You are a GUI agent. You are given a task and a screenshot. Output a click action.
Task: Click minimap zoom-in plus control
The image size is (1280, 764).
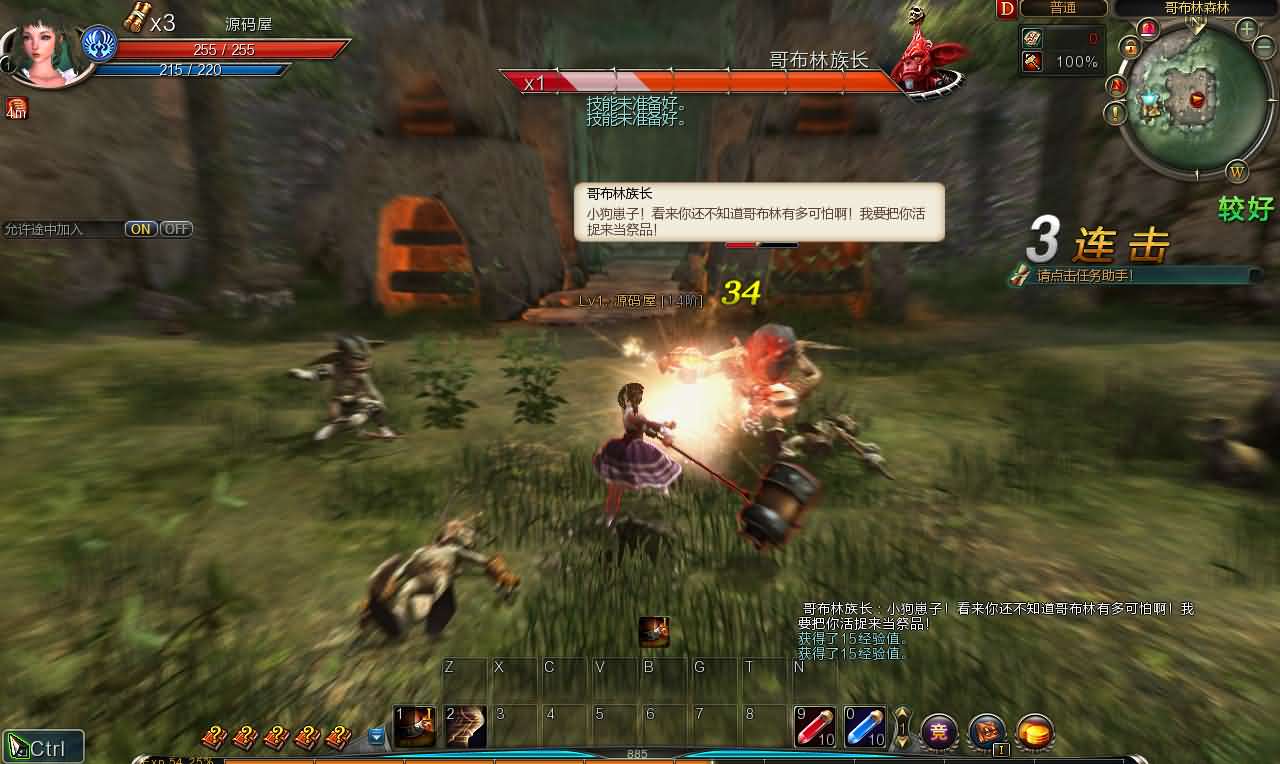coord(1246,29)
